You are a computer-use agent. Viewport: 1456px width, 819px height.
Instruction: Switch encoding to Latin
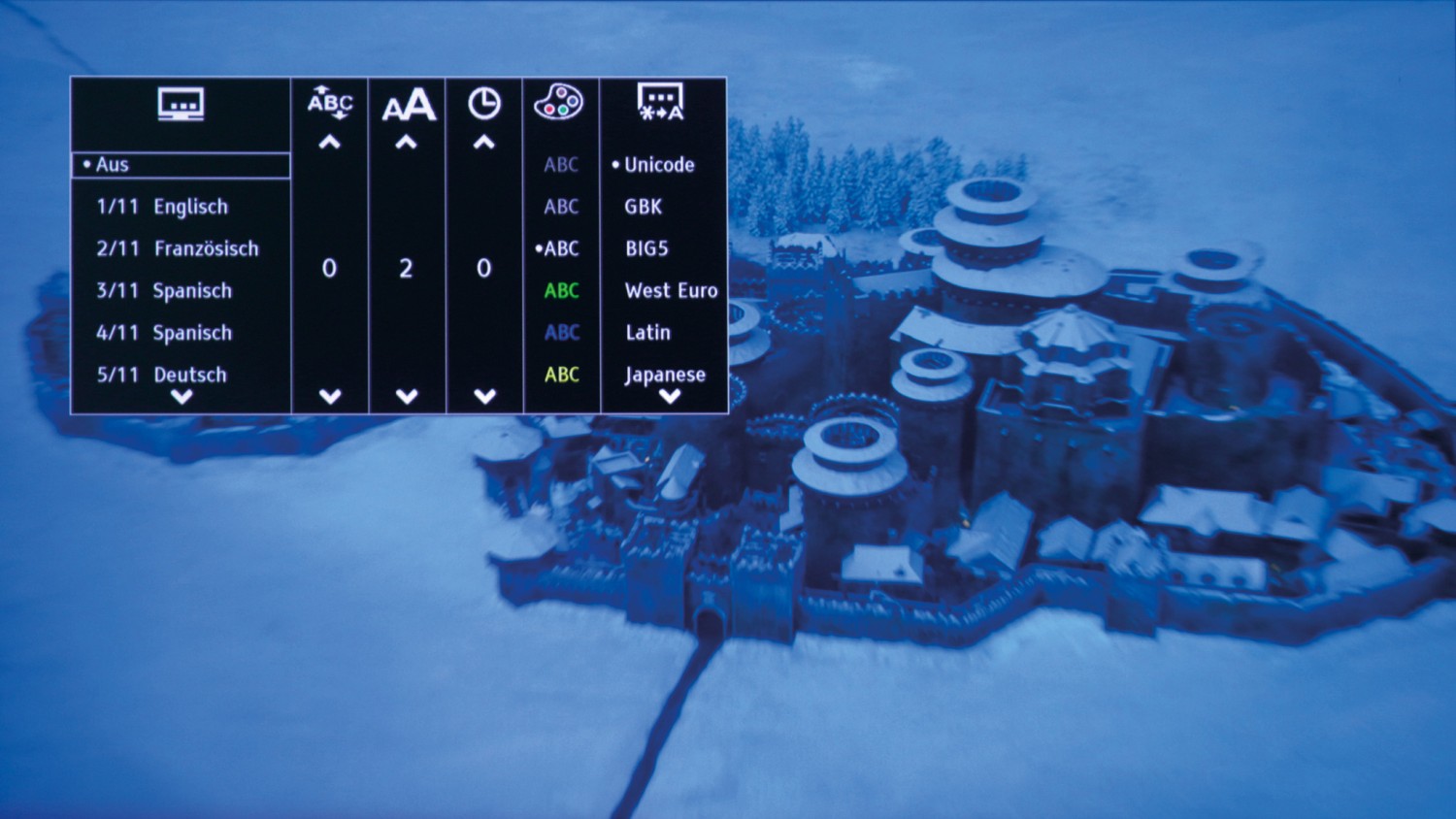(647, 333)
